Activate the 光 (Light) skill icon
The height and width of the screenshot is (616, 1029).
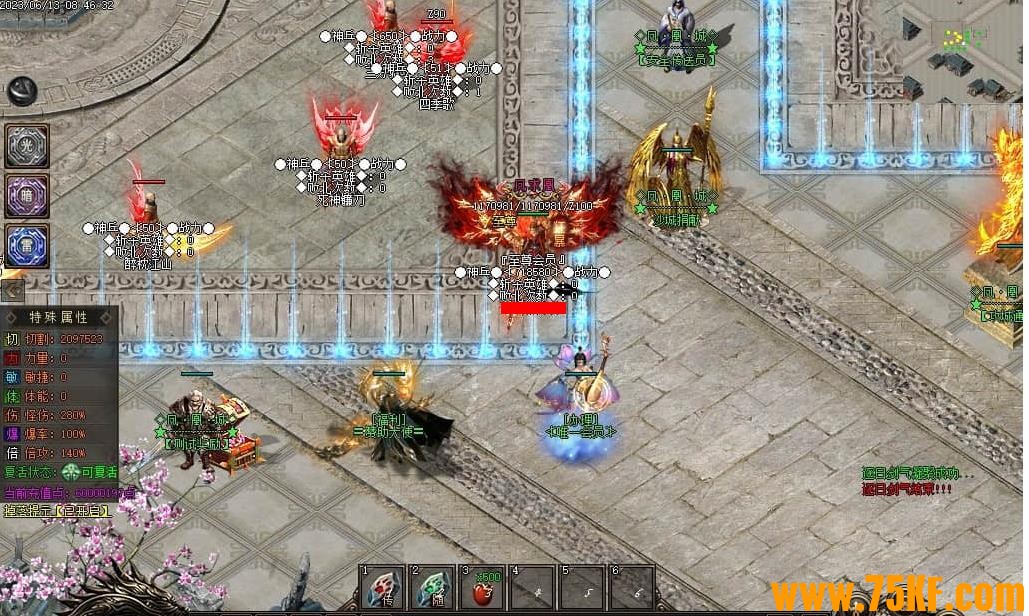click(27, 146)
